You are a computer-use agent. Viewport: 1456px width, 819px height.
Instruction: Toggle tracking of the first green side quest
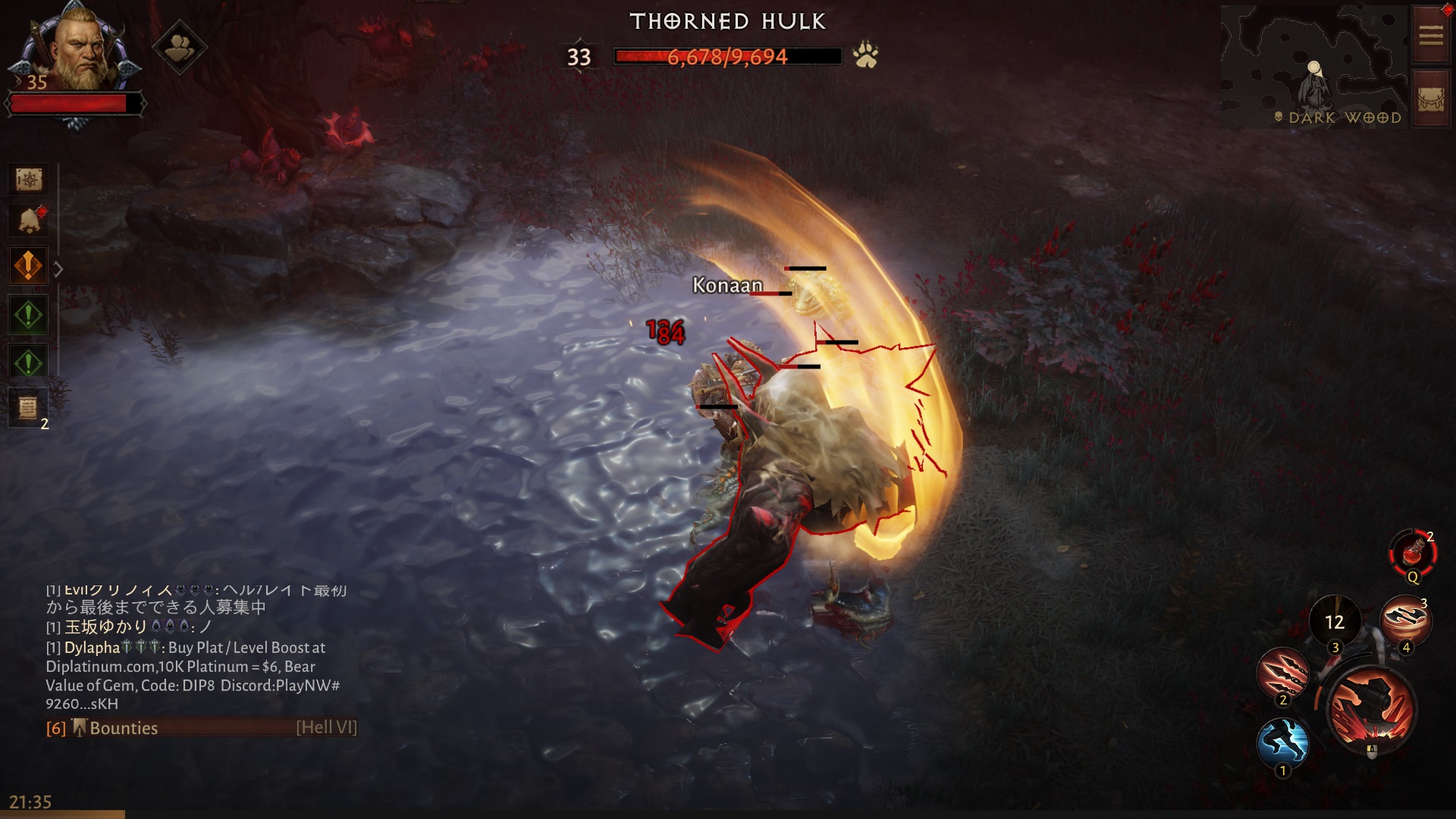[x=27, y=315]
